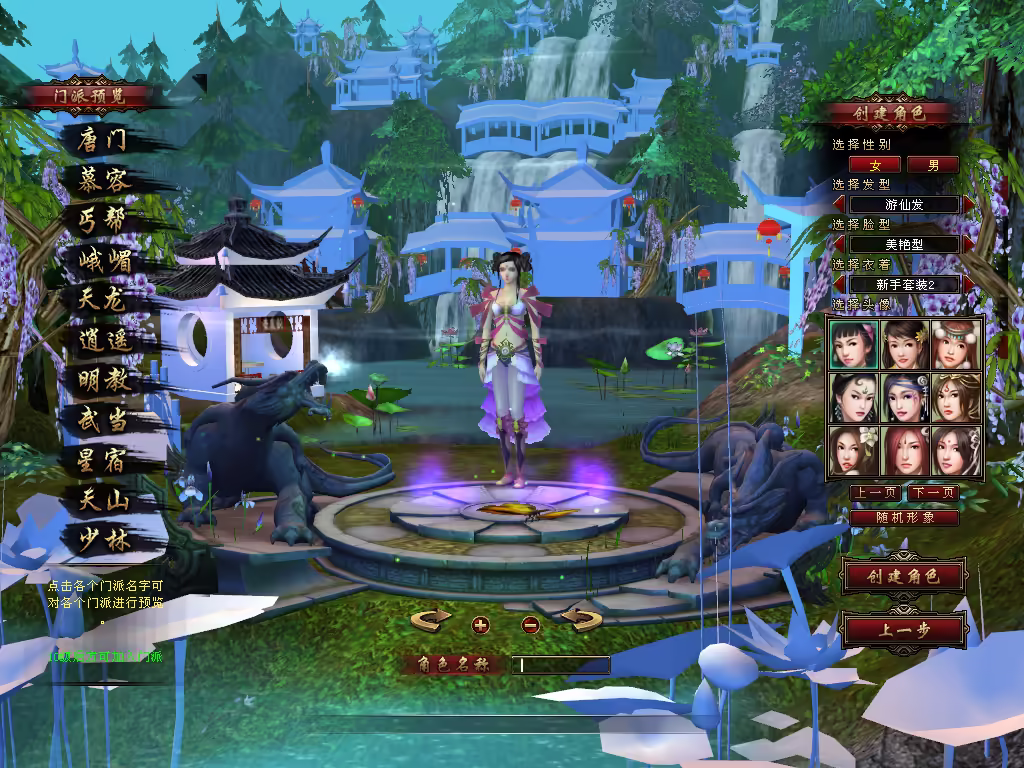The height and width of the screenshot is (768, 1024).
Task: Select the 少林 sect
Action: [x=103, y=540]
